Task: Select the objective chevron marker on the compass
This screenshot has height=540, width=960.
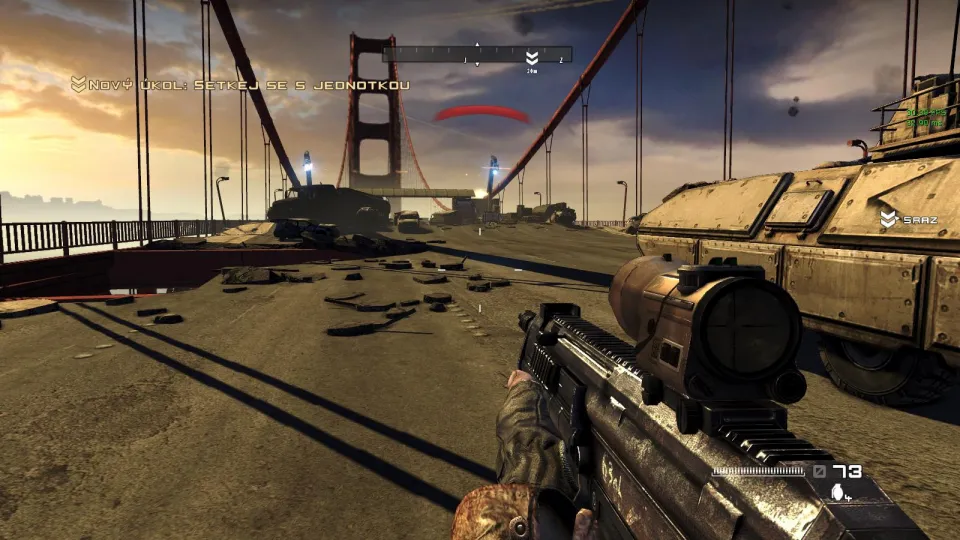Action: coord(532,57)
